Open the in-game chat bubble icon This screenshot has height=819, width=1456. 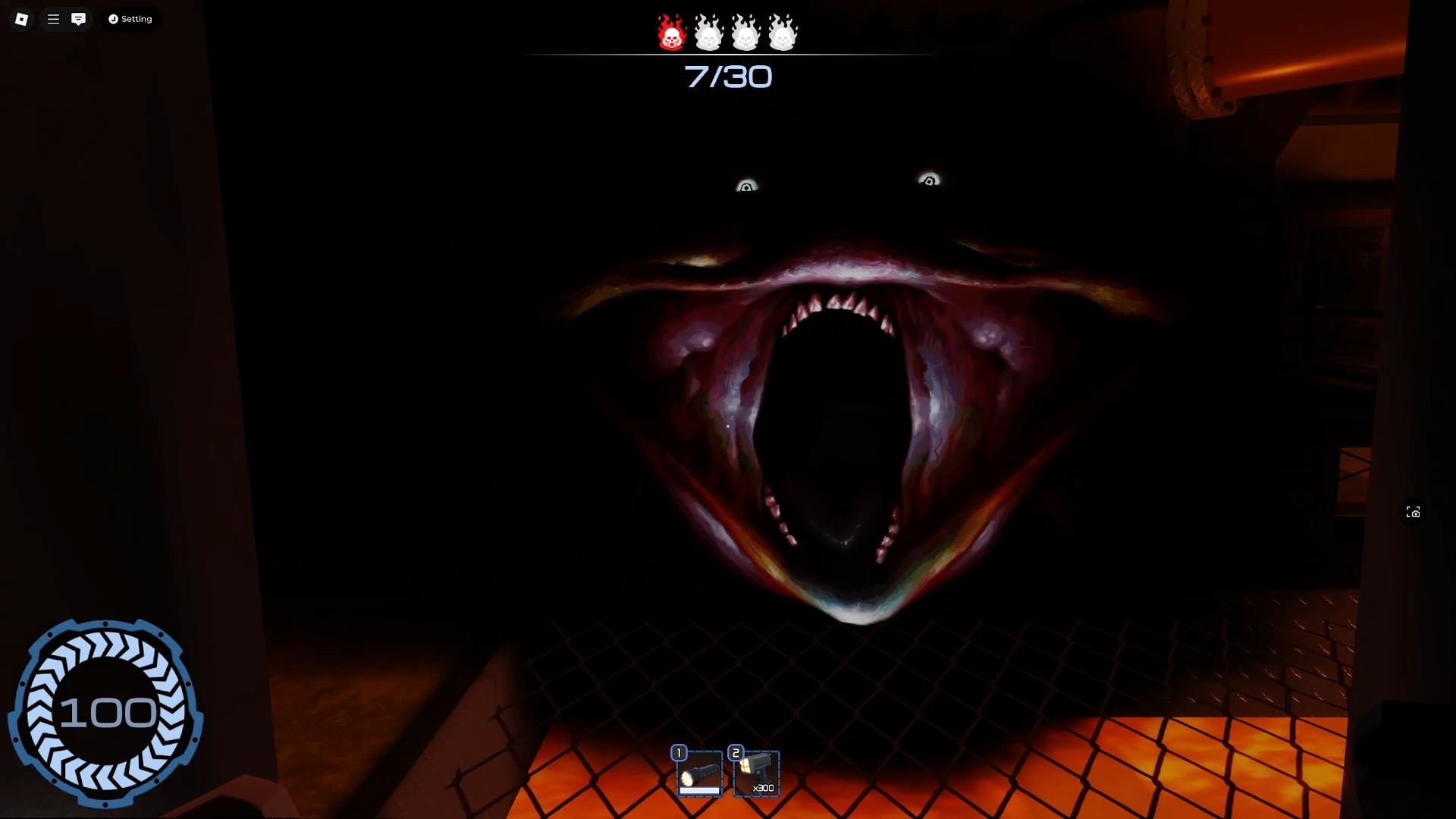(x=78, y=19)
